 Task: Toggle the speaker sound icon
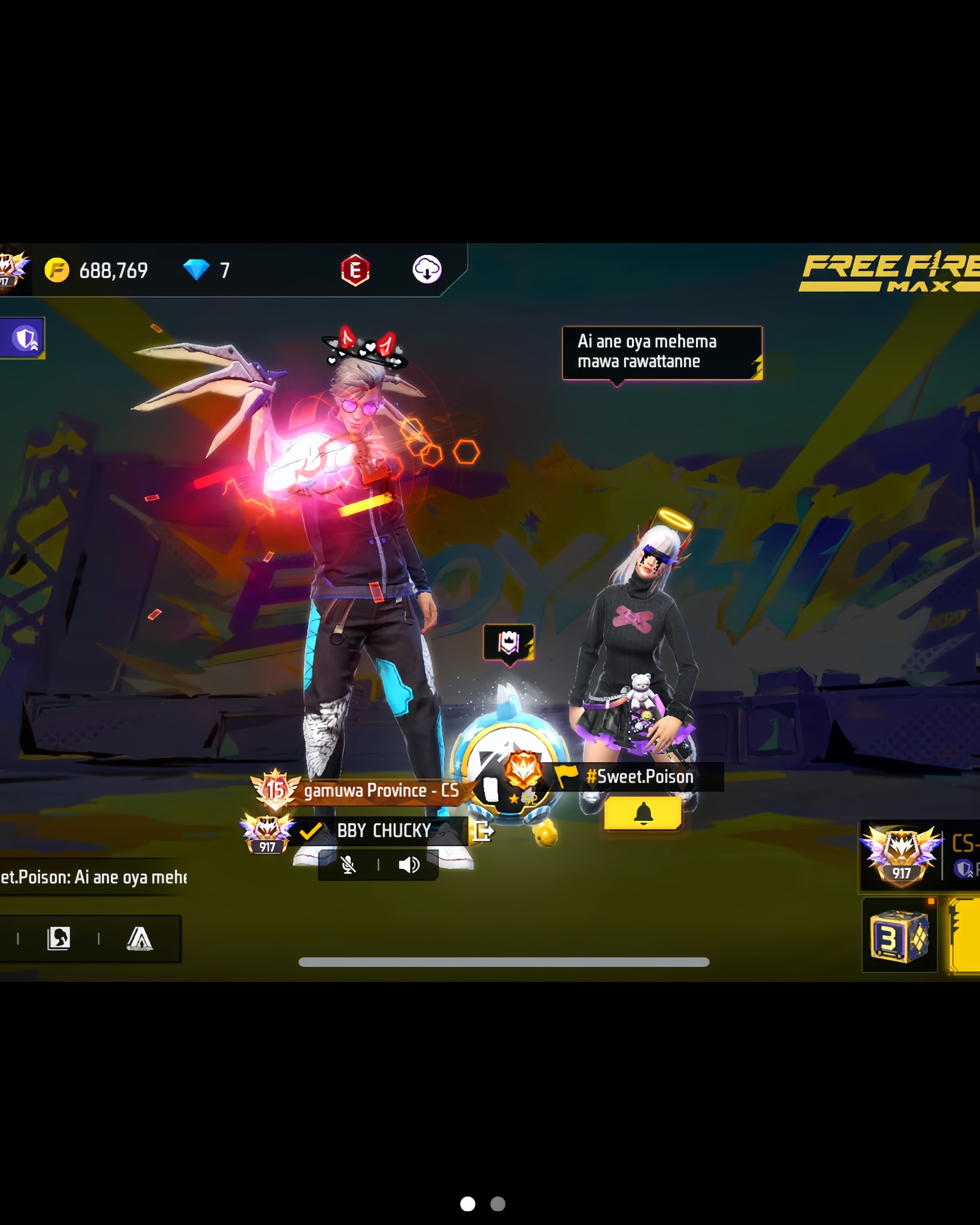408,865
